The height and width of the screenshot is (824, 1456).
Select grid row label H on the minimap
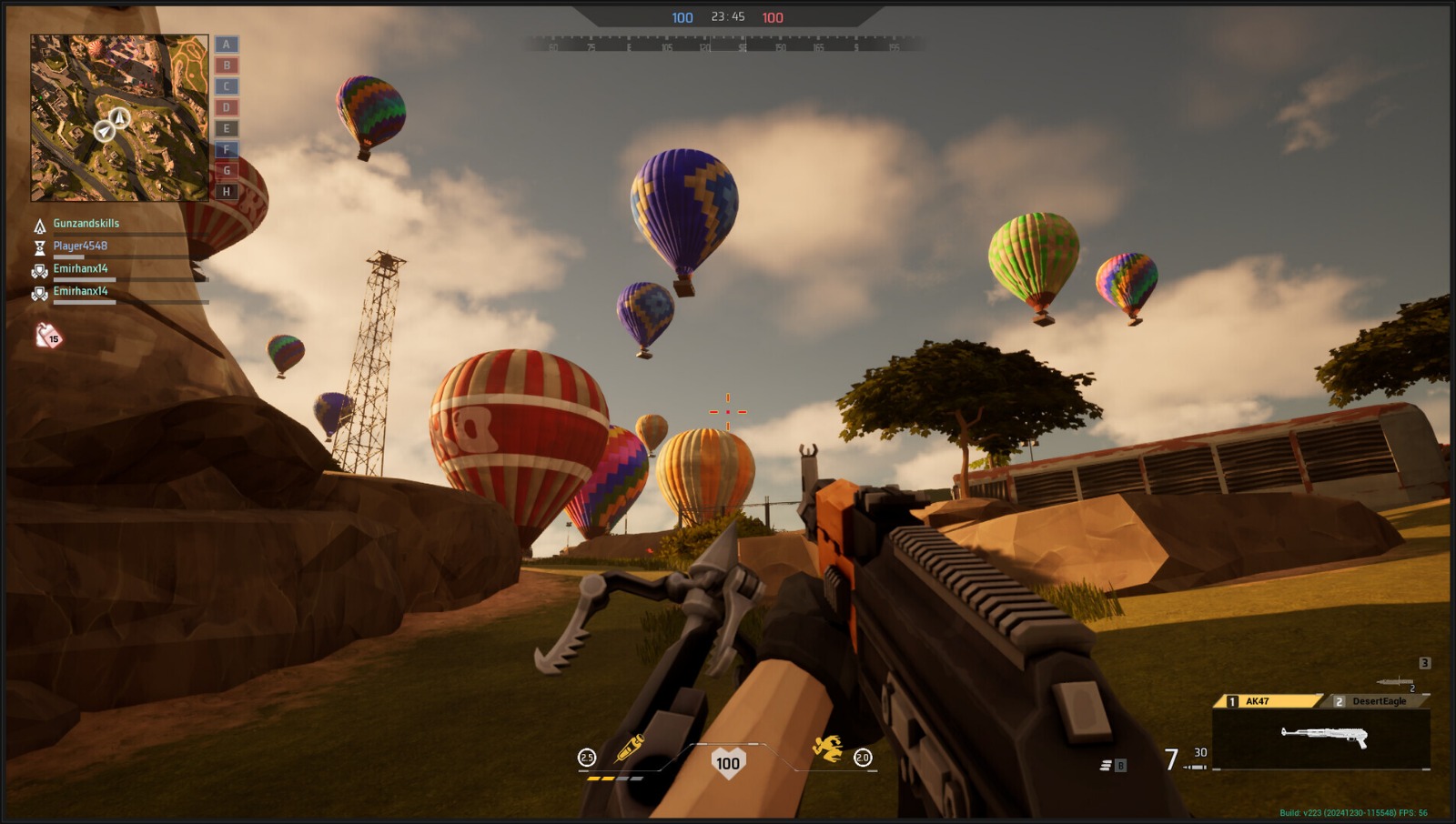225,192
